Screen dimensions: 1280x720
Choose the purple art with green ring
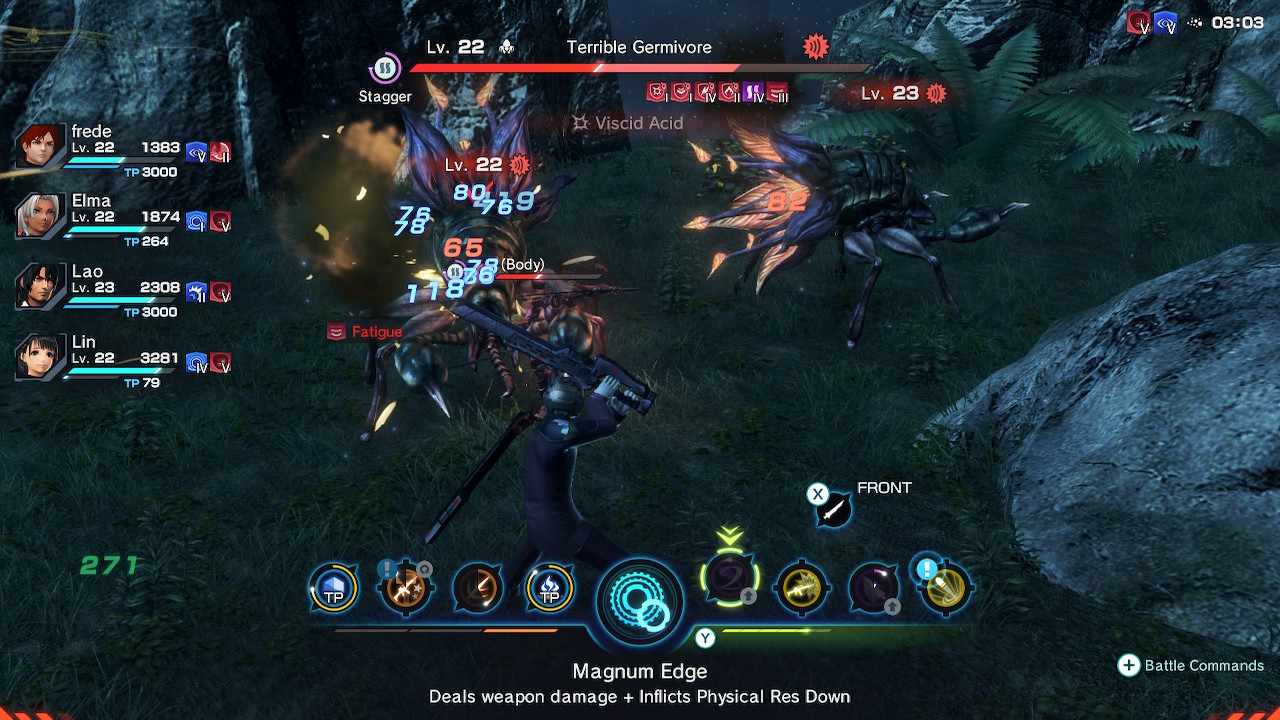click(x=730, y=579)
